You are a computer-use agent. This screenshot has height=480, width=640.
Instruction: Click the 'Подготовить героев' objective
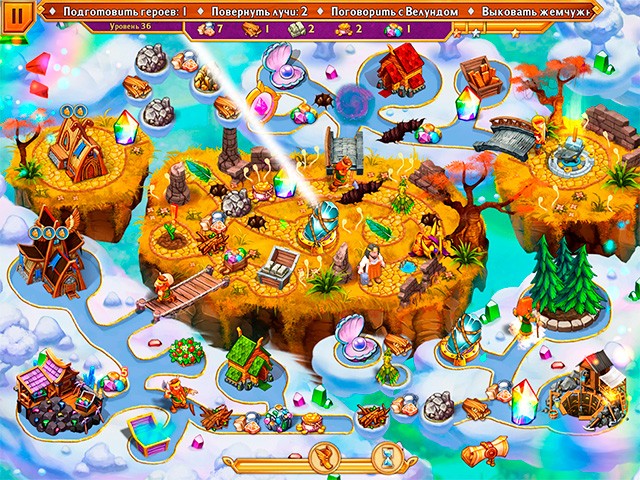[x=125, y=9]
